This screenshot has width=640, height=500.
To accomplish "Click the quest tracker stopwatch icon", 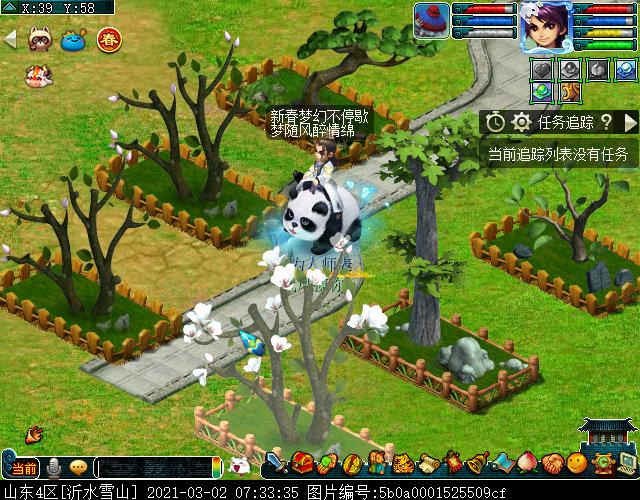I will [x=496, y=122].
